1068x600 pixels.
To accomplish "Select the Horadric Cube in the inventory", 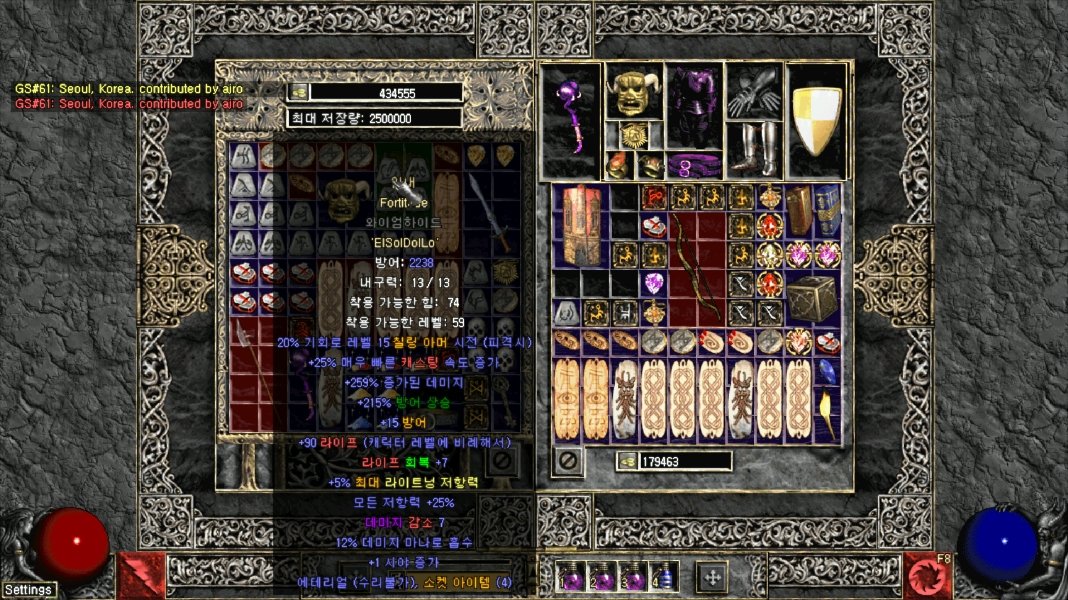I will [x=812, y=298].
